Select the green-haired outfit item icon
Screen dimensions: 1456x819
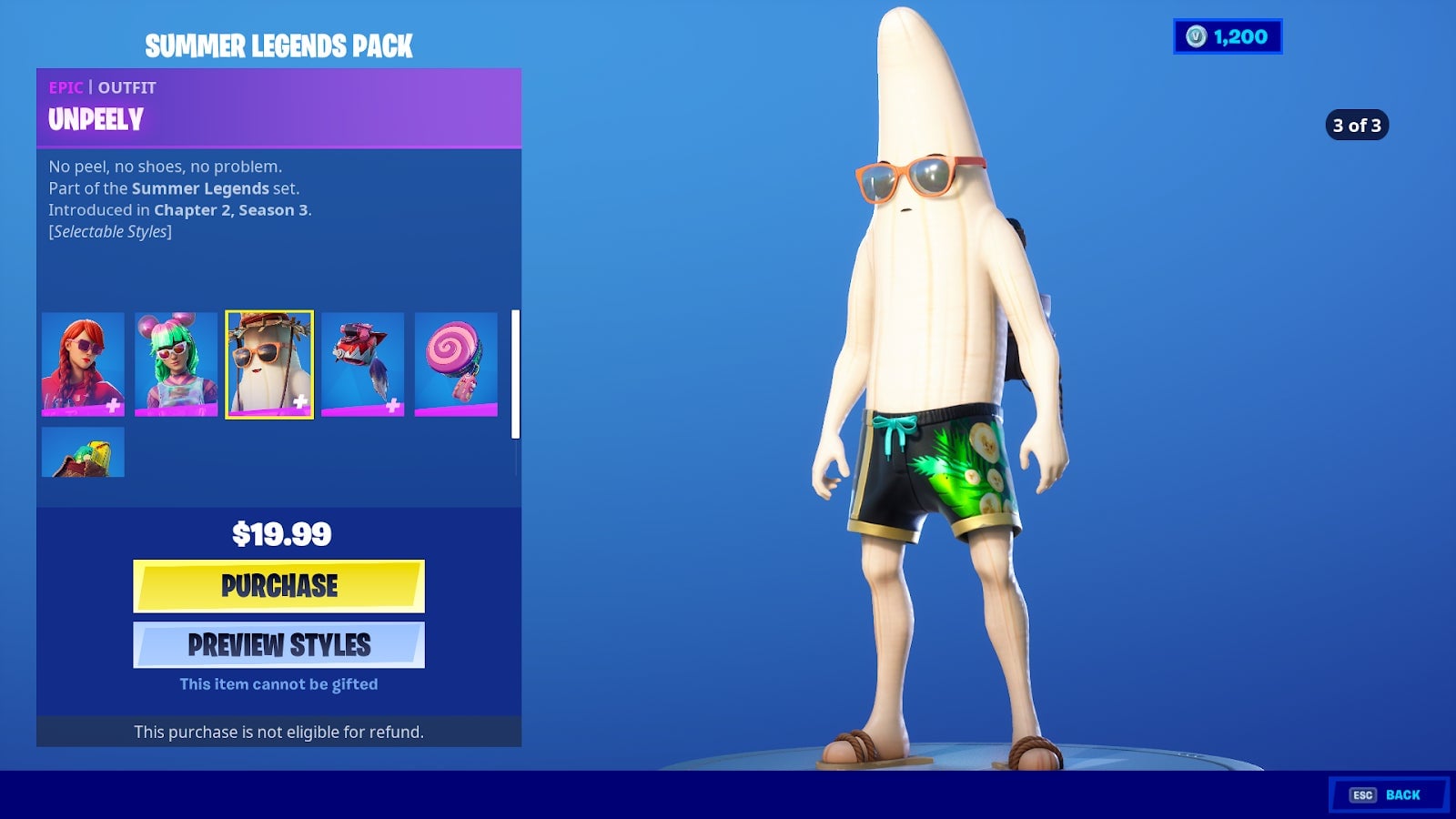click(175, 365)
